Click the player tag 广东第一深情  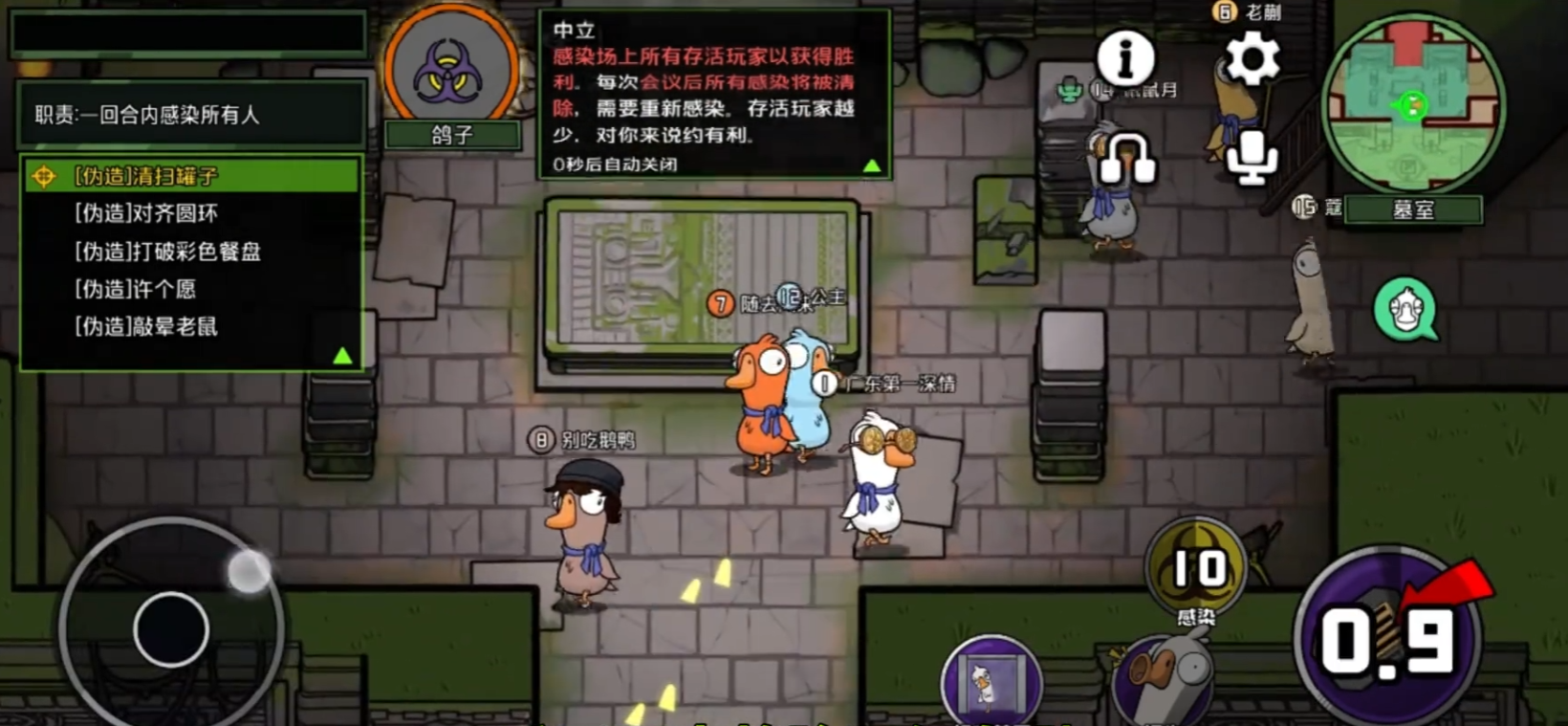click(x=901, y=382)
